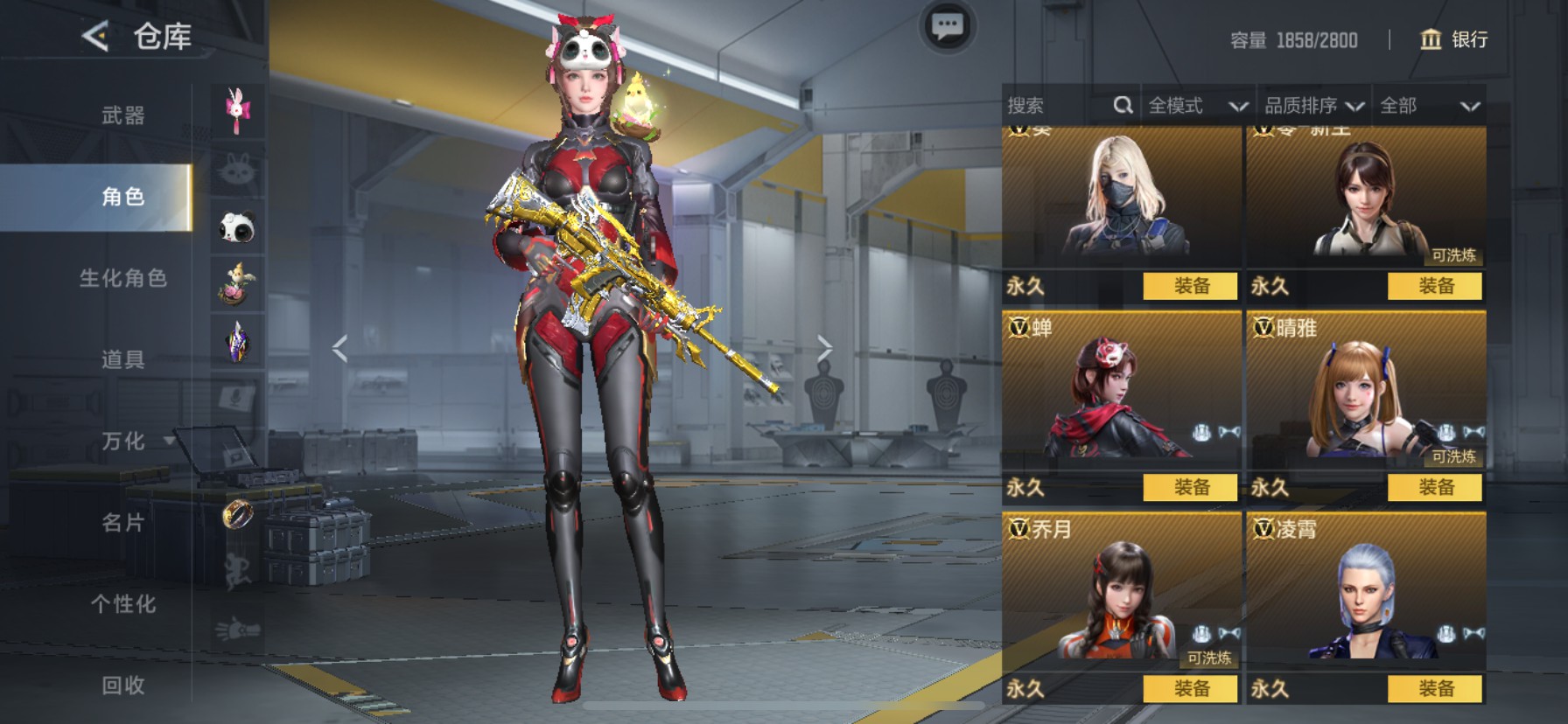Open the 生化角色 tab
This screenshot has height=724, width=1568.
coord(122,278)
